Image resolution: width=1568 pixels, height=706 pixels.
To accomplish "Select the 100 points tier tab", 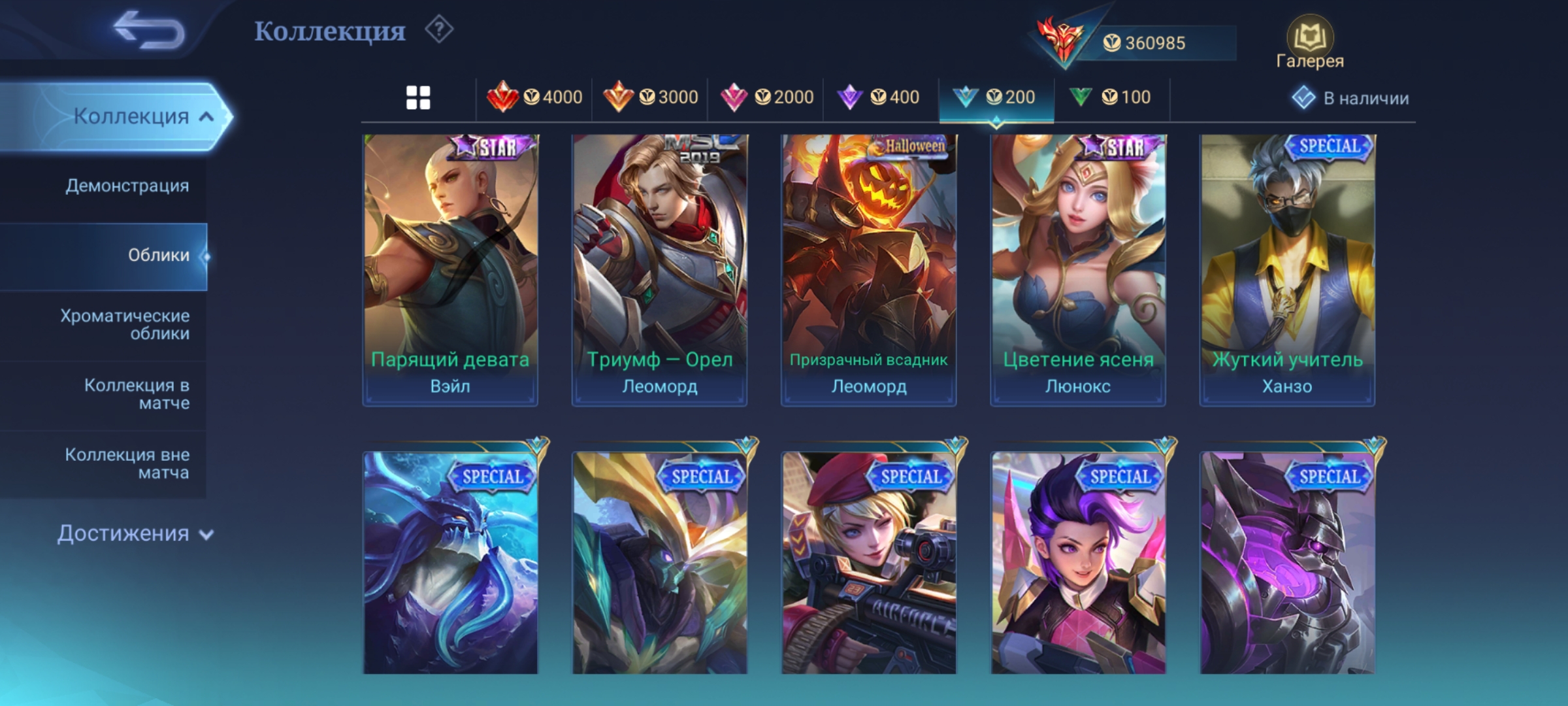I will (x=1110, y=98).
